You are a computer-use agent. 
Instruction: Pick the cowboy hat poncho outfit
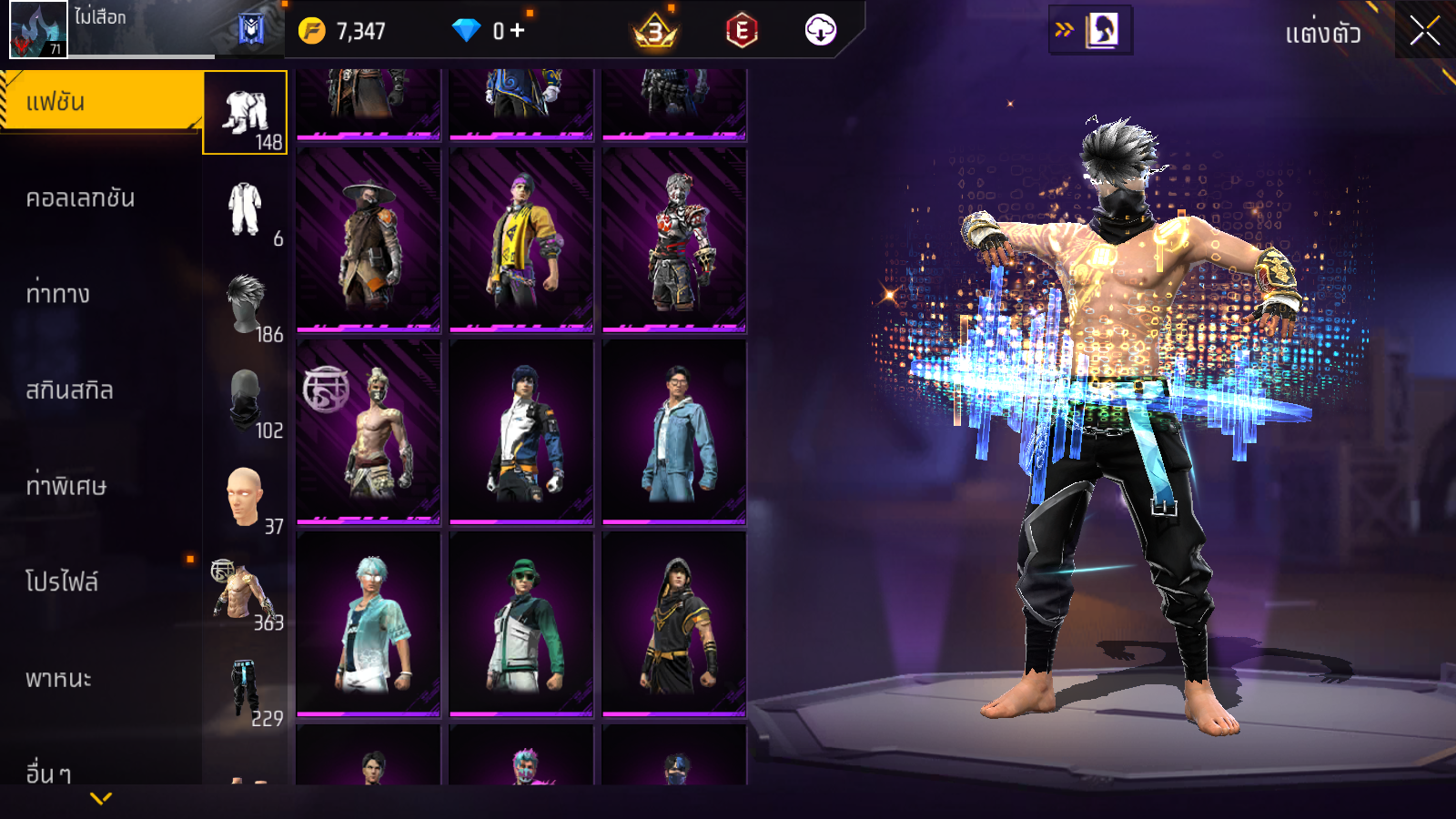click(x=369, y=239)
